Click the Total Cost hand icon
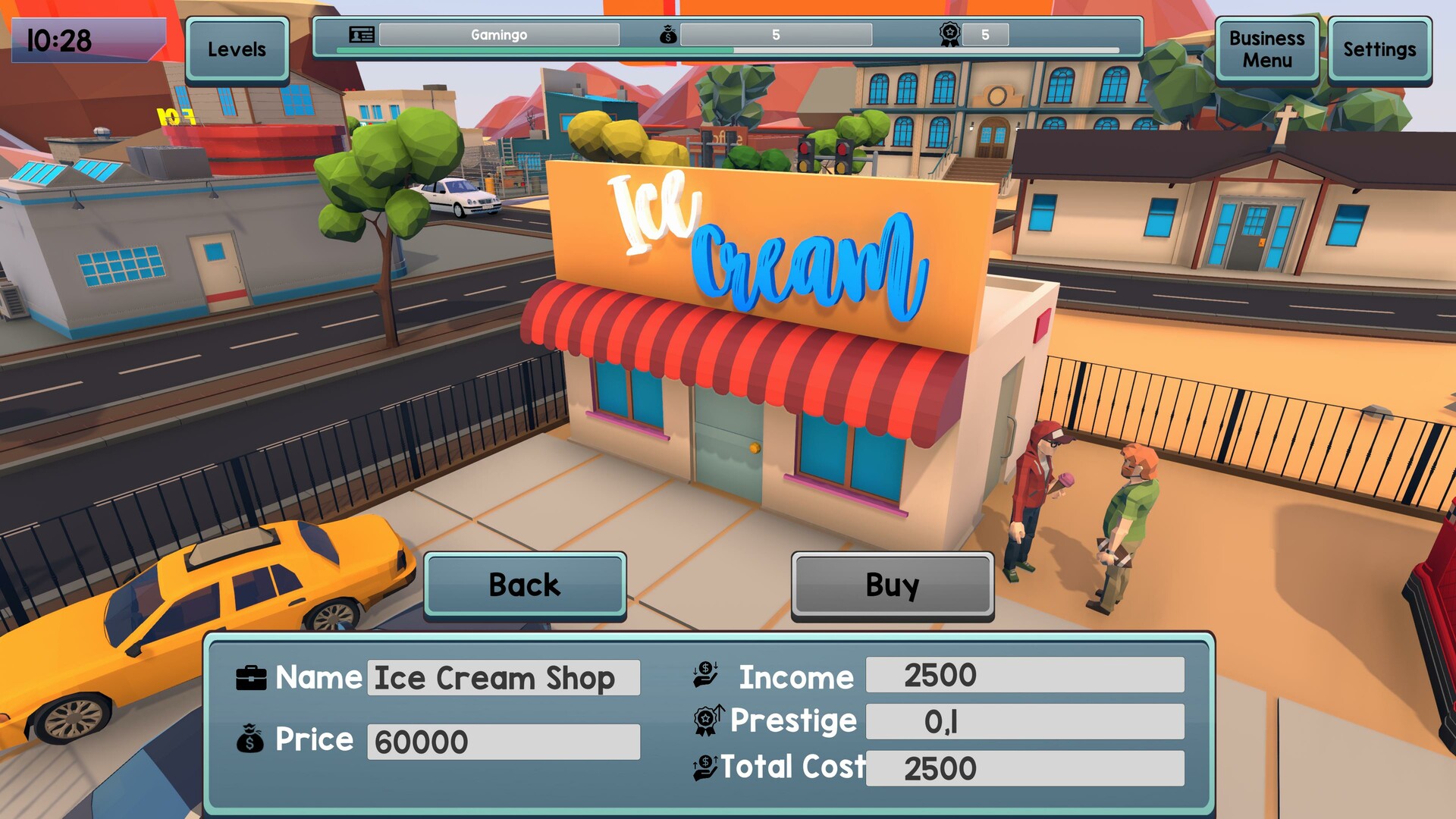Viewport: 1456px width, 819px height. tap(705, 766)
